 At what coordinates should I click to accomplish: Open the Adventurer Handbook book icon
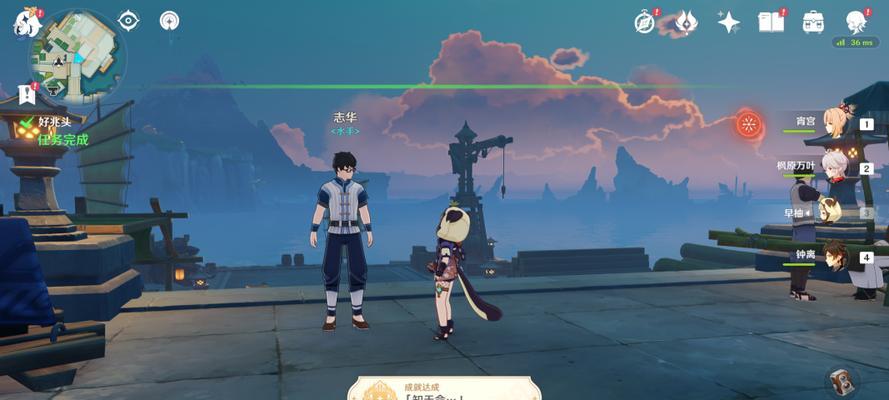(771, 21)
